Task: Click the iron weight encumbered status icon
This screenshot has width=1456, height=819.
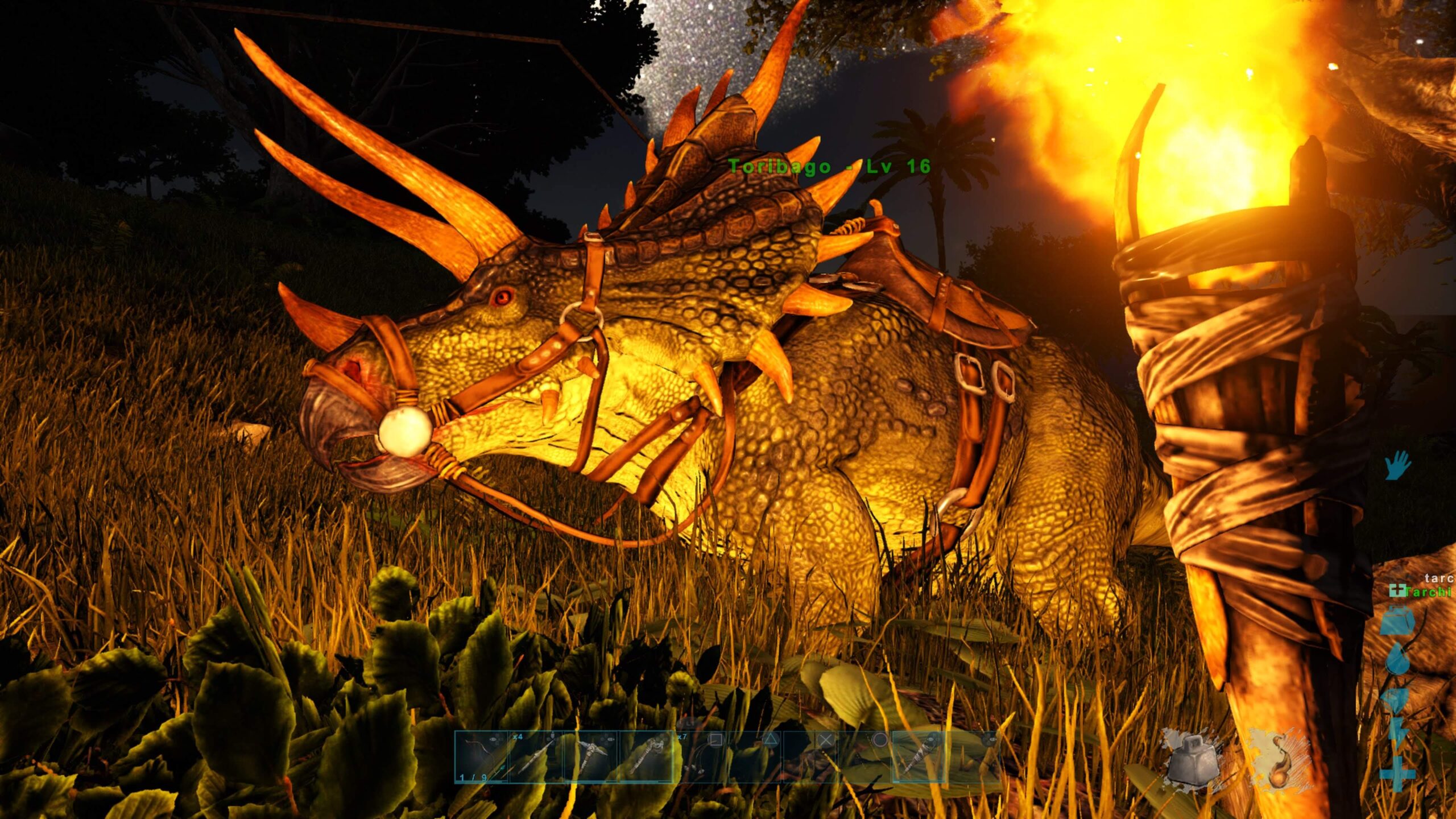Action: tap(1193, 761)
